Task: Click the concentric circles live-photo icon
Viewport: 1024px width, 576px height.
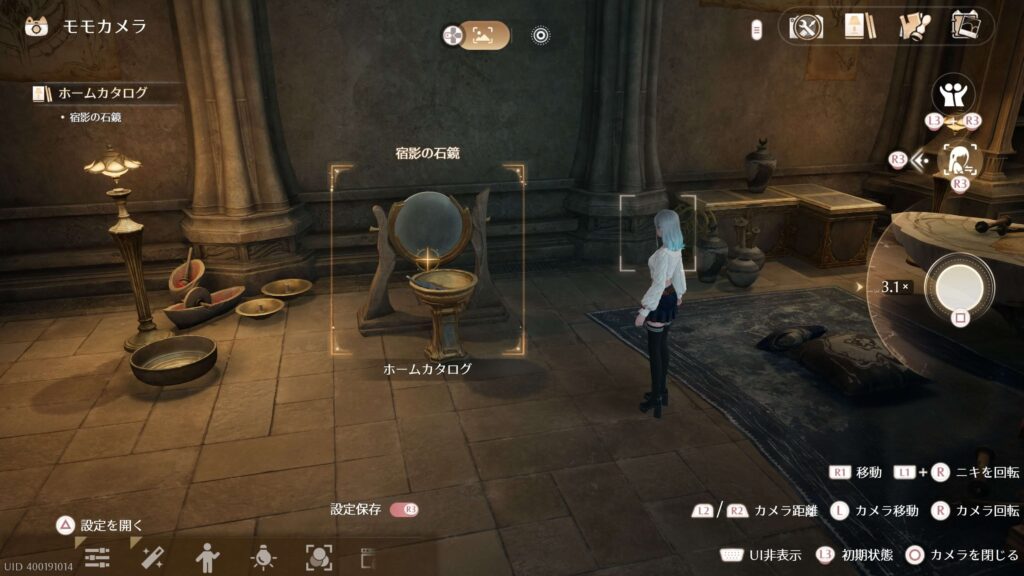Action: (541, 36)
